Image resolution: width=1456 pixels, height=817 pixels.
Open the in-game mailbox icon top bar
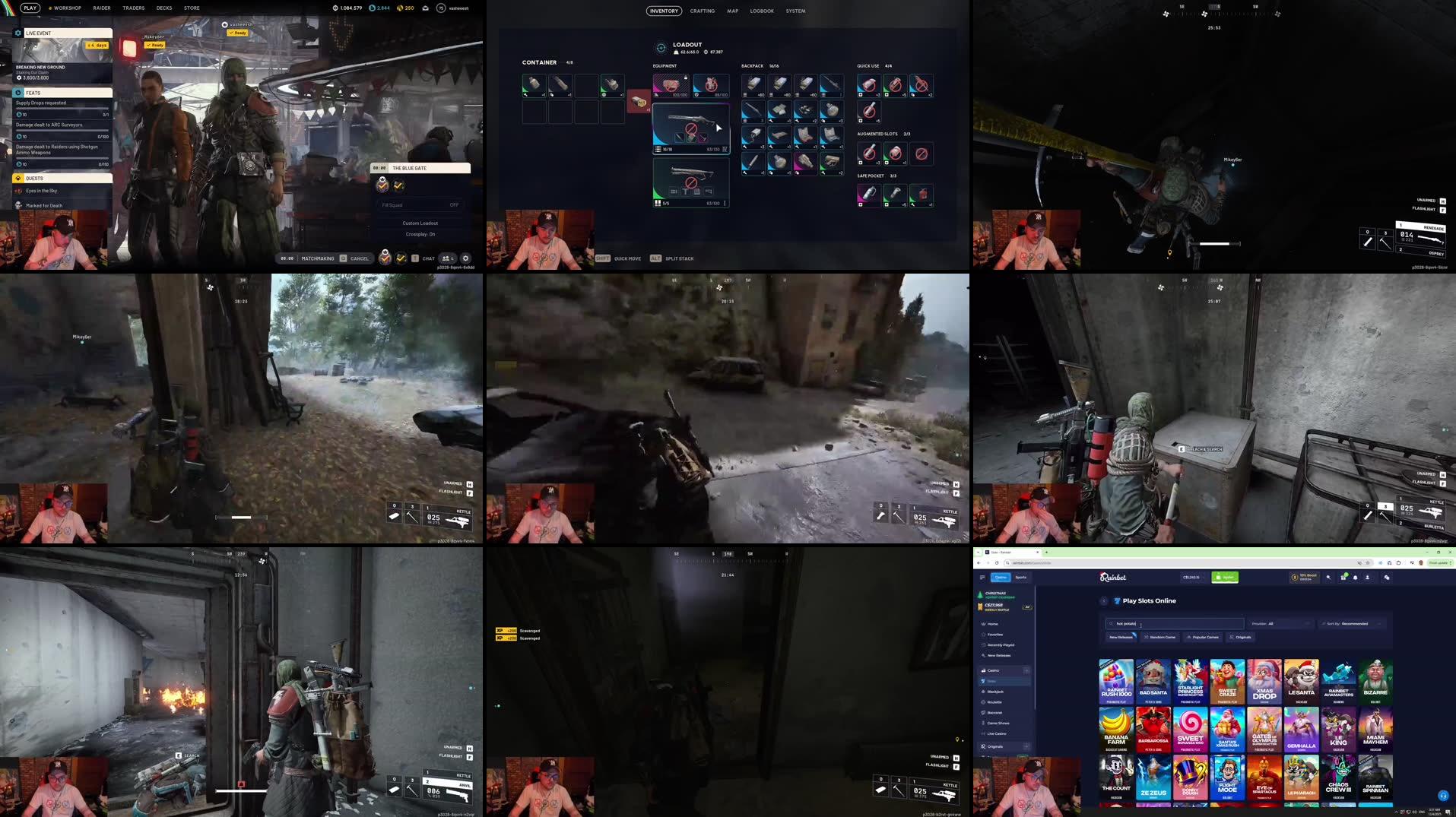[x=424, y=8]
